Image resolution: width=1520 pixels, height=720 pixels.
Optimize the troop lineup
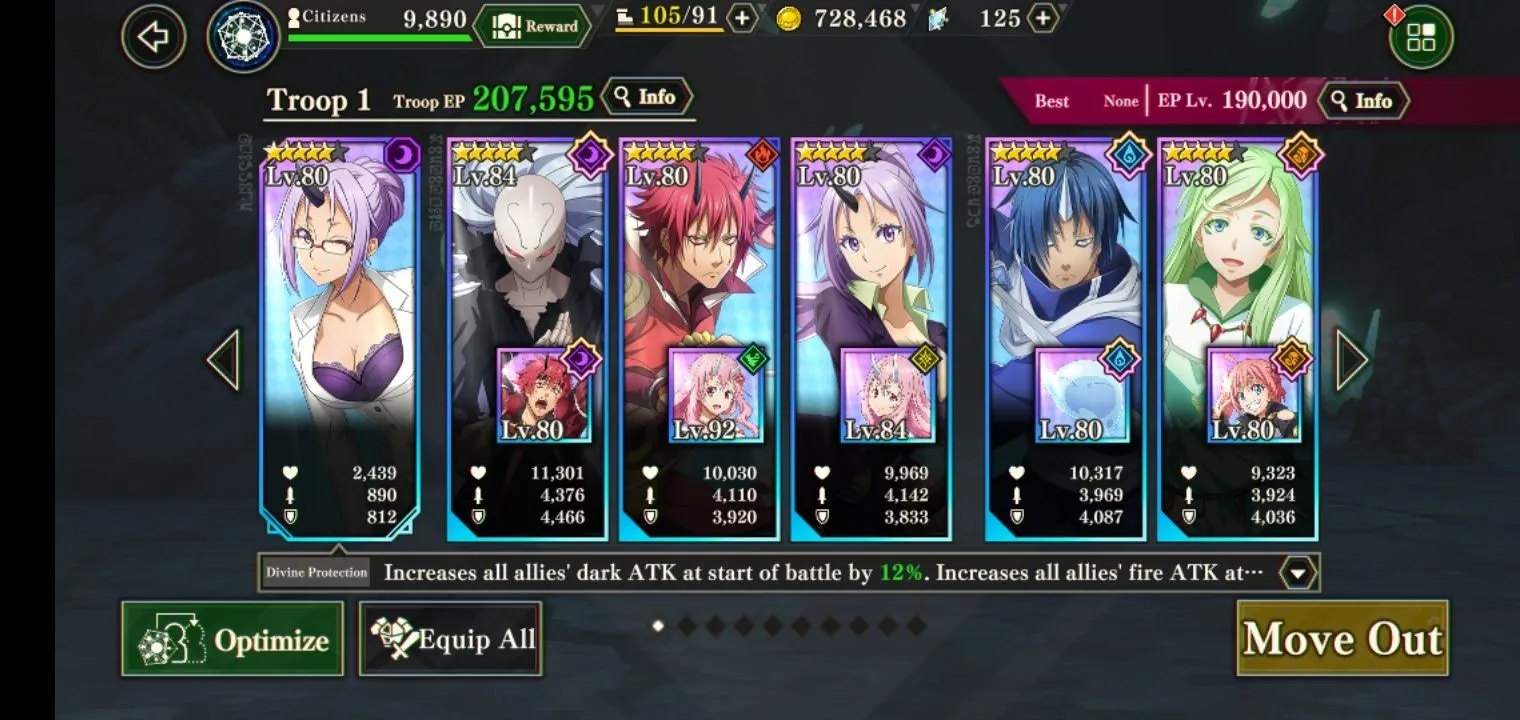coord(232,638)
